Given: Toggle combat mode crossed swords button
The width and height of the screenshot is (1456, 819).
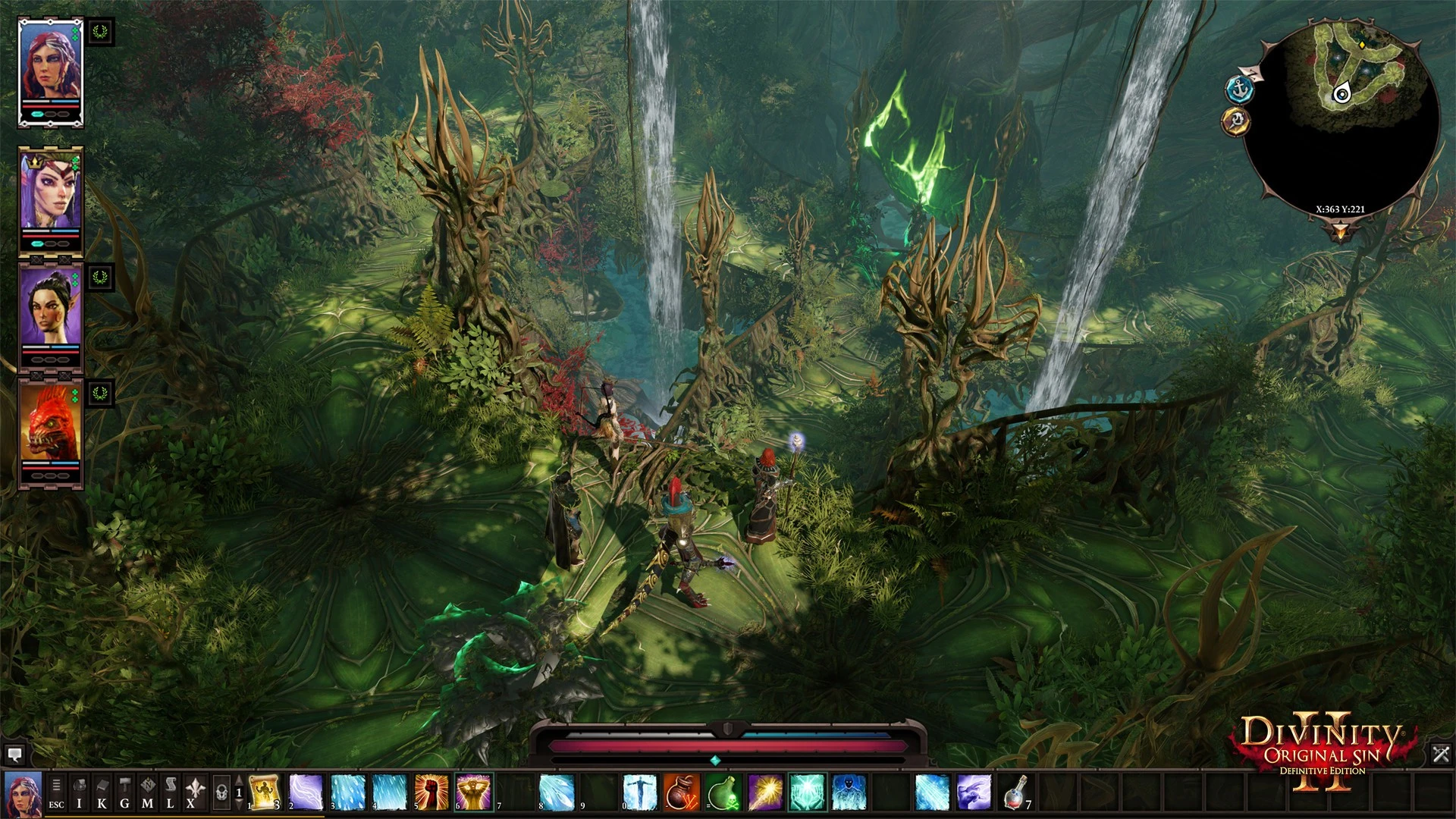Looking at the screenshot, I should (1441, 754).
